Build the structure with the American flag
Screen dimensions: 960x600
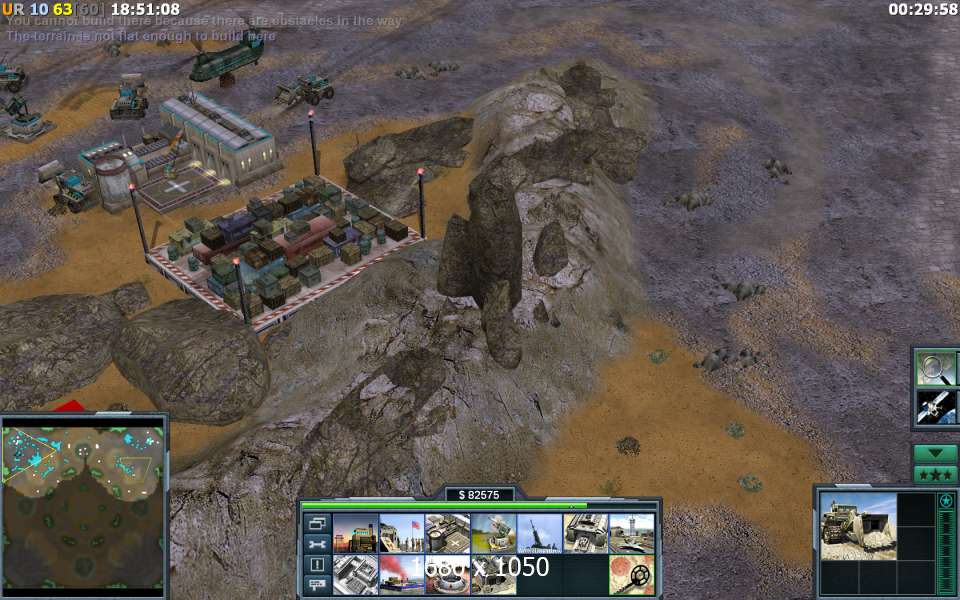tap(400, 534)
